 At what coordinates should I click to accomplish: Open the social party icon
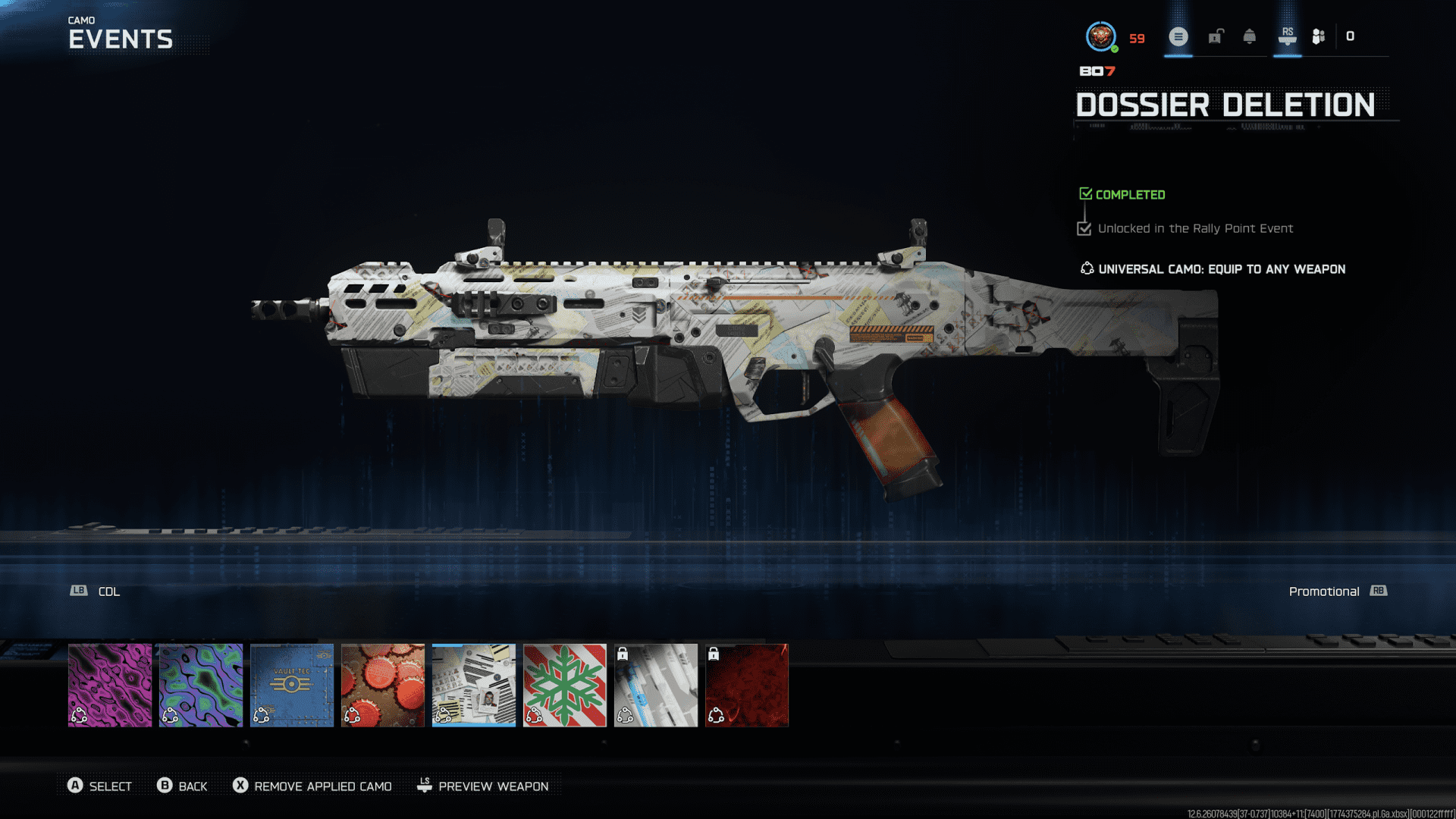(x=1319, y=36)
